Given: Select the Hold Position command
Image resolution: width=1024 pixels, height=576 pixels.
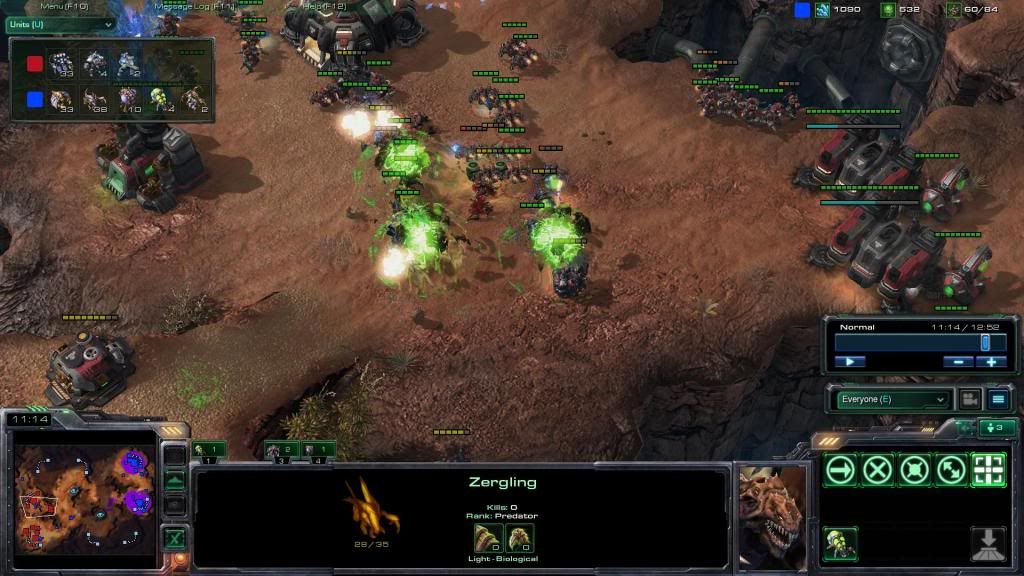Looking at the screenshot, I should [x=915, y=470].
